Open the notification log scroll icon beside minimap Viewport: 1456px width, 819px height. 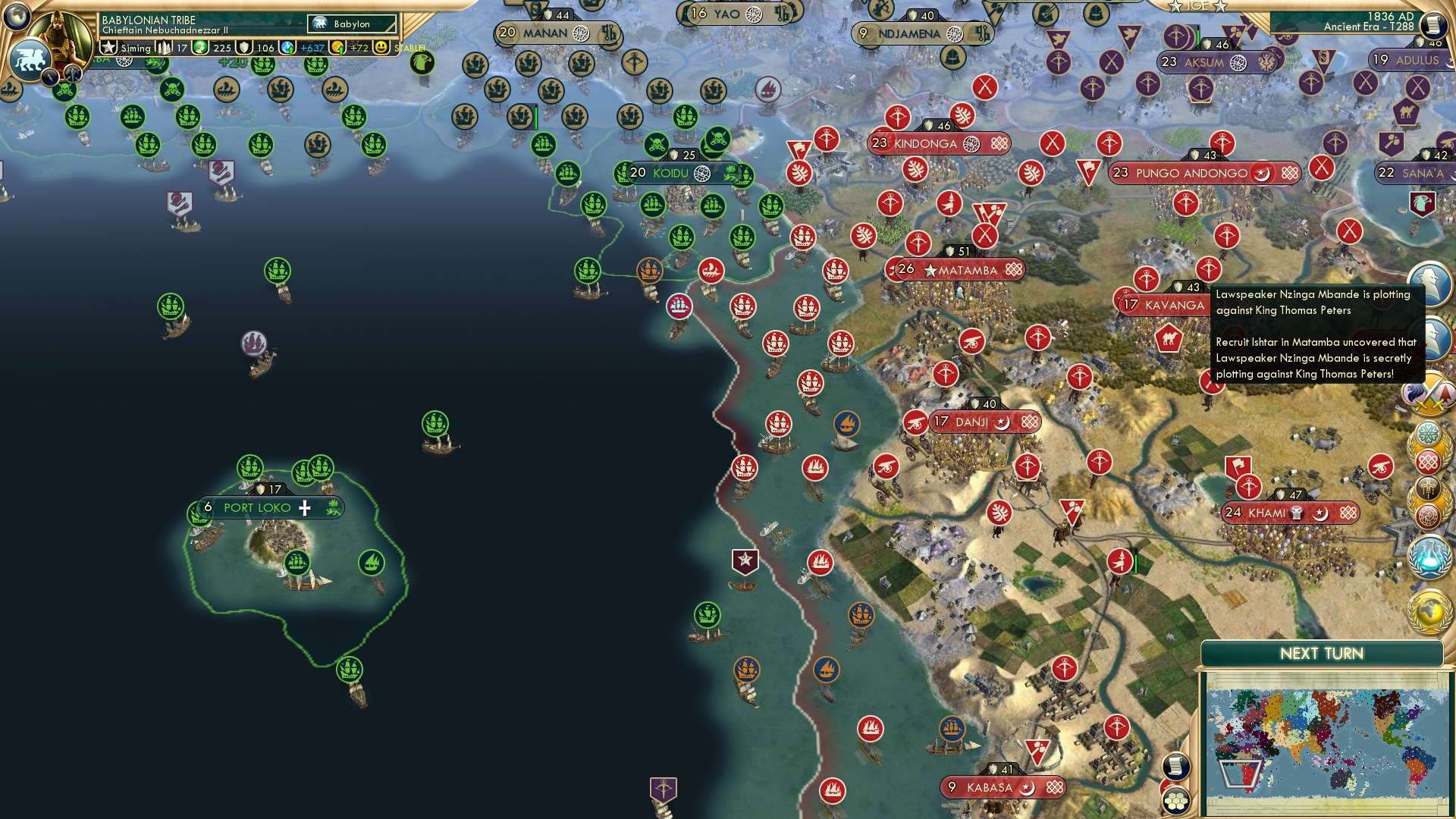click(1175, 767)
